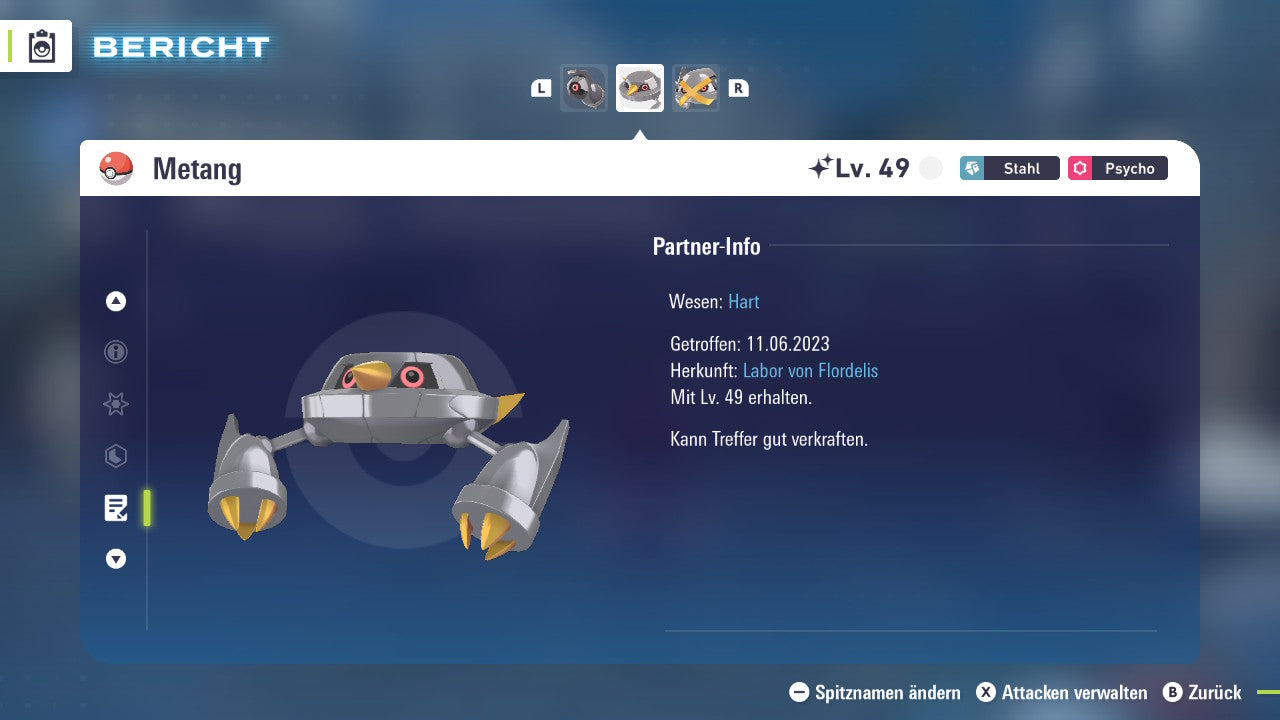
Task: Click the green page indicator beside the memo icon
Action: (146, 508)
